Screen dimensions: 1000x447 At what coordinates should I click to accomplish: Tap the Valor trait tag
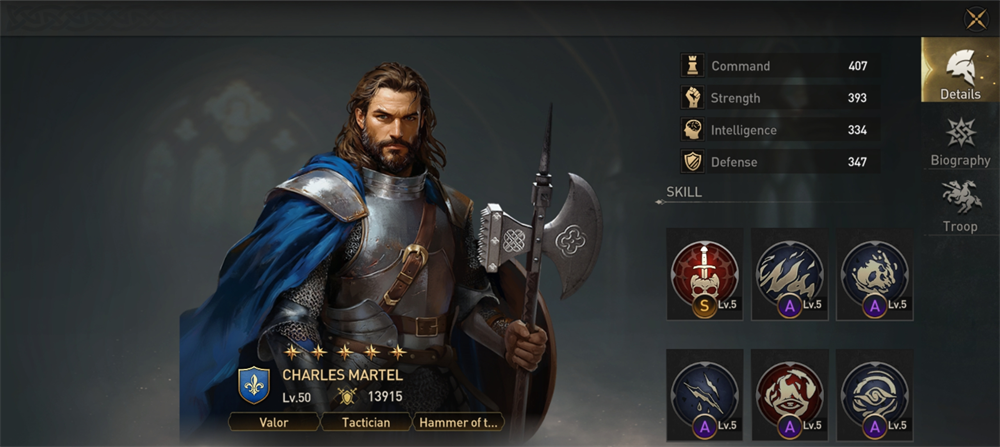273,422
